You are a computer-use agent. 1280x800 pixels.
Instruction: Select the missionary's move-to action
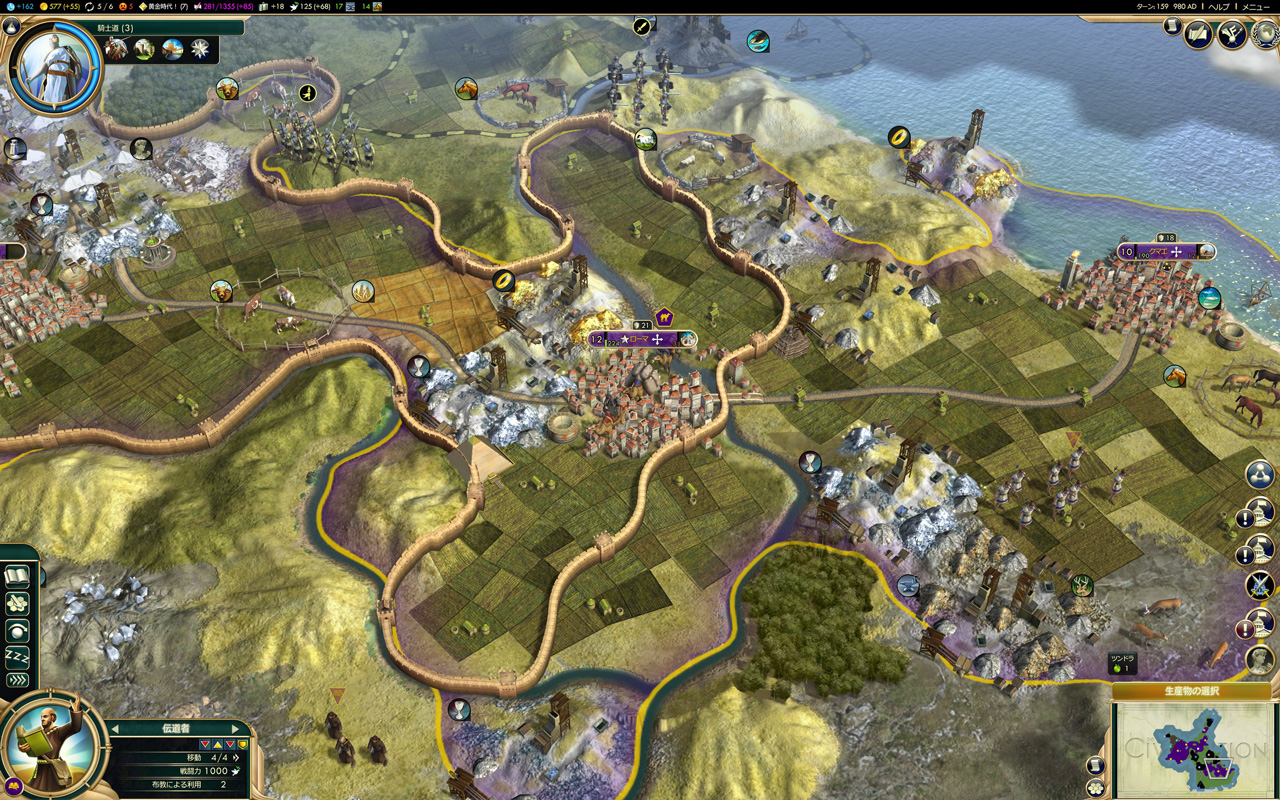[17, 631]
